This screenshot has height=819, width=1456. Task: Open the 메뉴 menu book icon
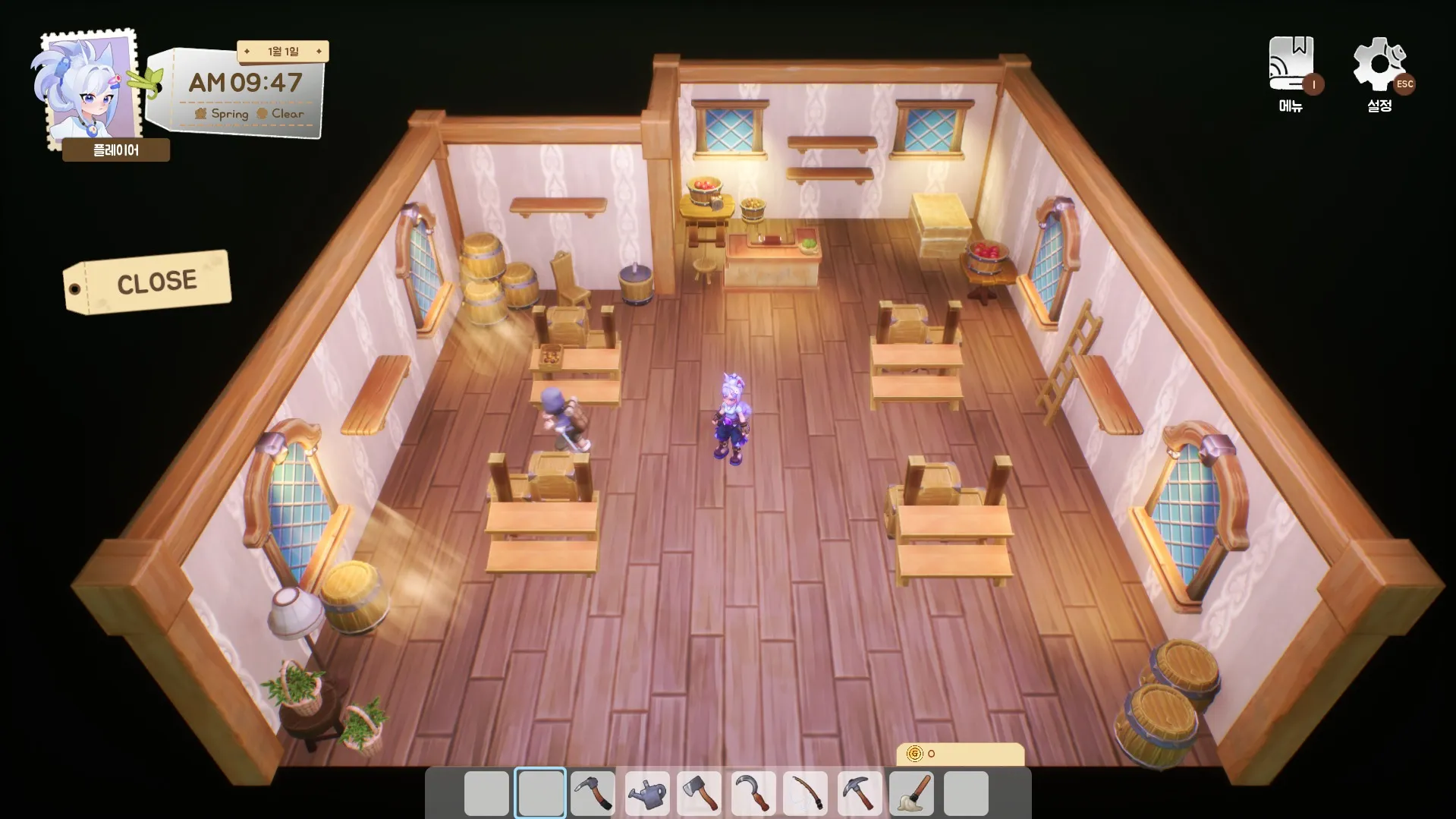pos(1291,65)
